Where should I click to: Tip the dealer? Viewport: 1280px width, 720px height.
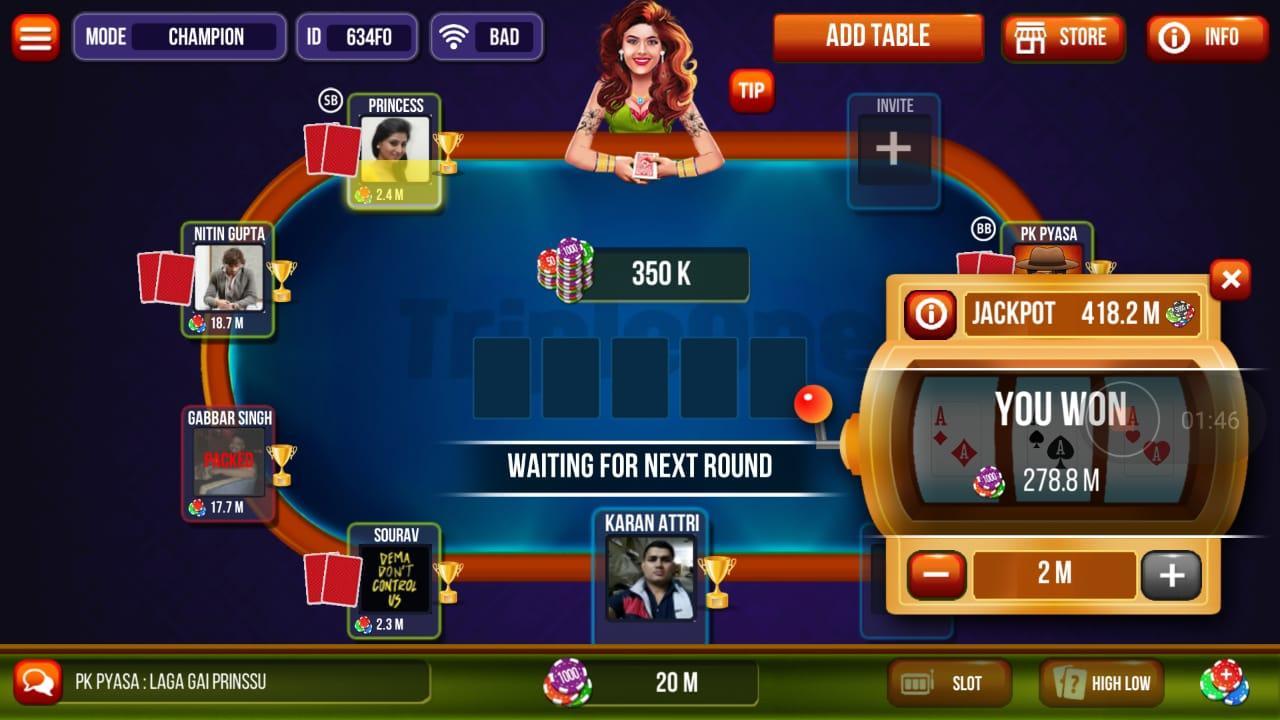(x=751, y=91)
